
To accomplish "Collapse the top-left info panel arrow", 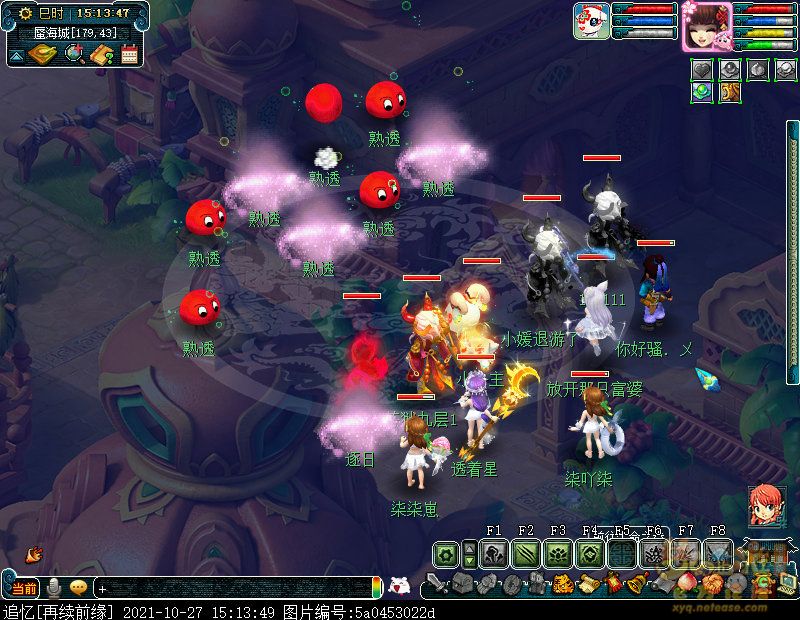I will coord(17,55).
